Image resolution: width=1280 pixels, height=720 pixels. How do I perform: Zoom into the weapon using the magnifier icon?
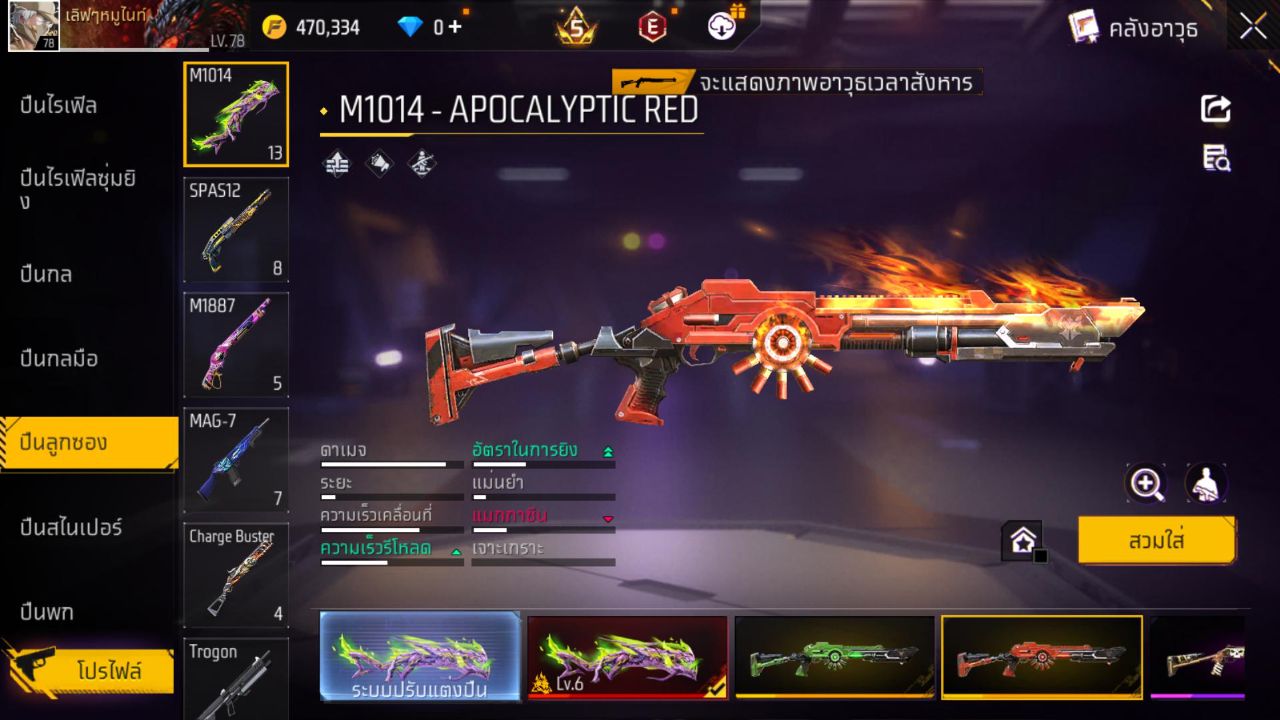point(1146,483)
